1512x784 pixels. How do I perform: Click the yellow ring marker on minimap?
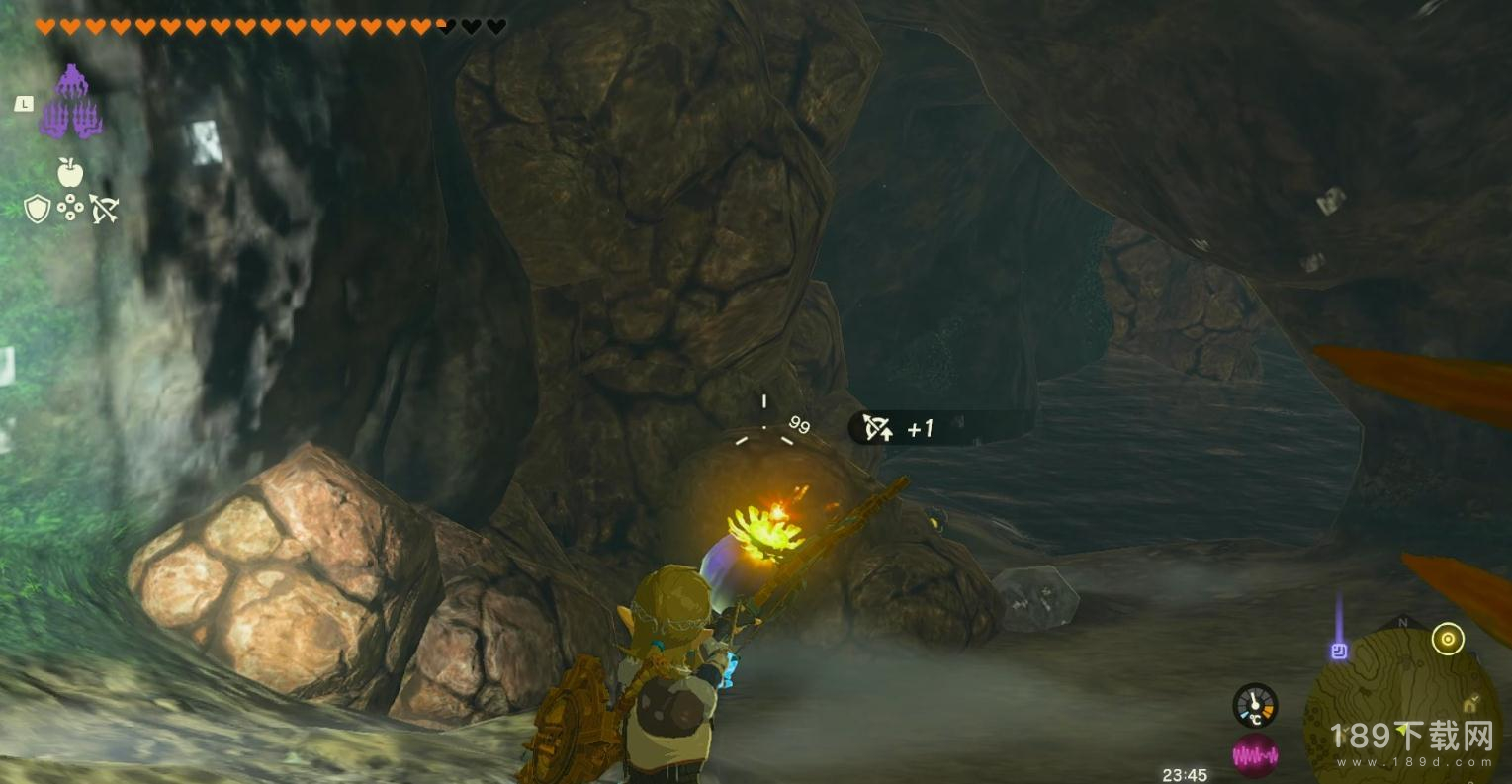pos(1448,640)
